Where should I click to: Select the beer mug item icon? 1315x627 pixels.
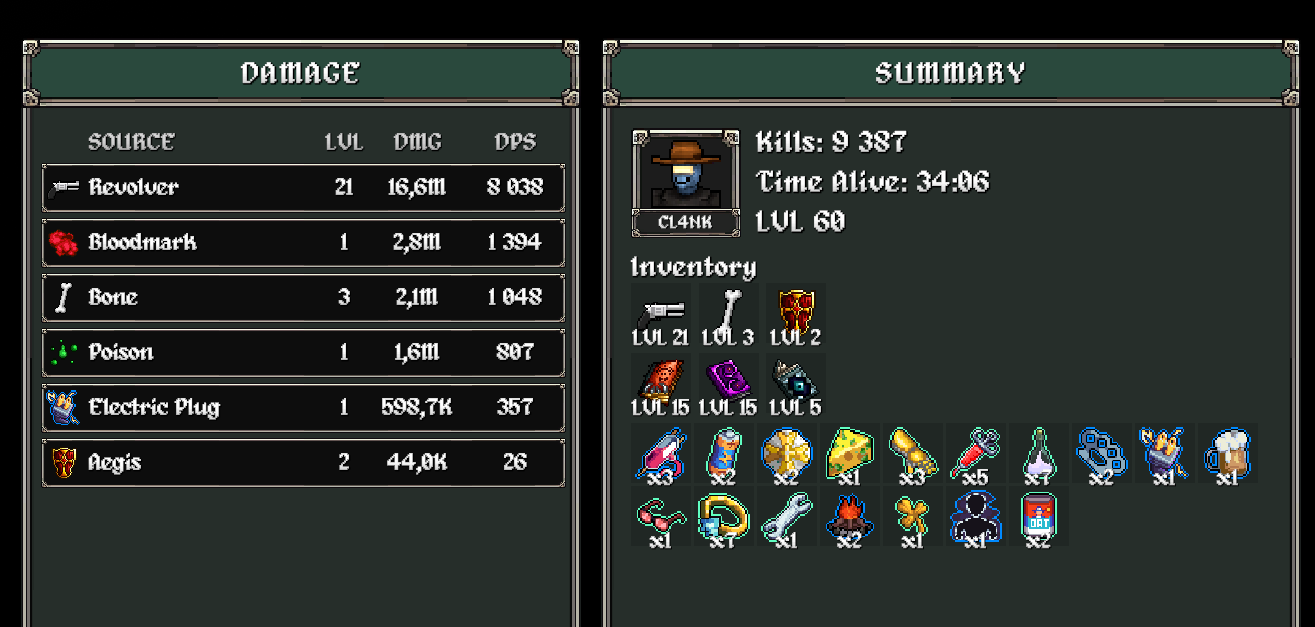point(1226,454)
